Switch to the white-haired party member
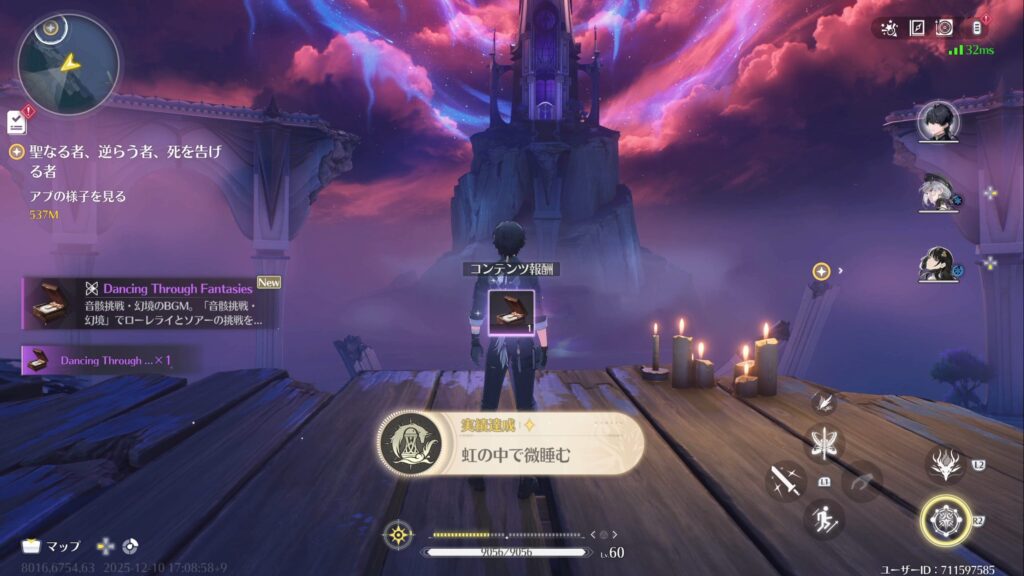The height and width of the screenshot is (576, 1024). point(938,192)
